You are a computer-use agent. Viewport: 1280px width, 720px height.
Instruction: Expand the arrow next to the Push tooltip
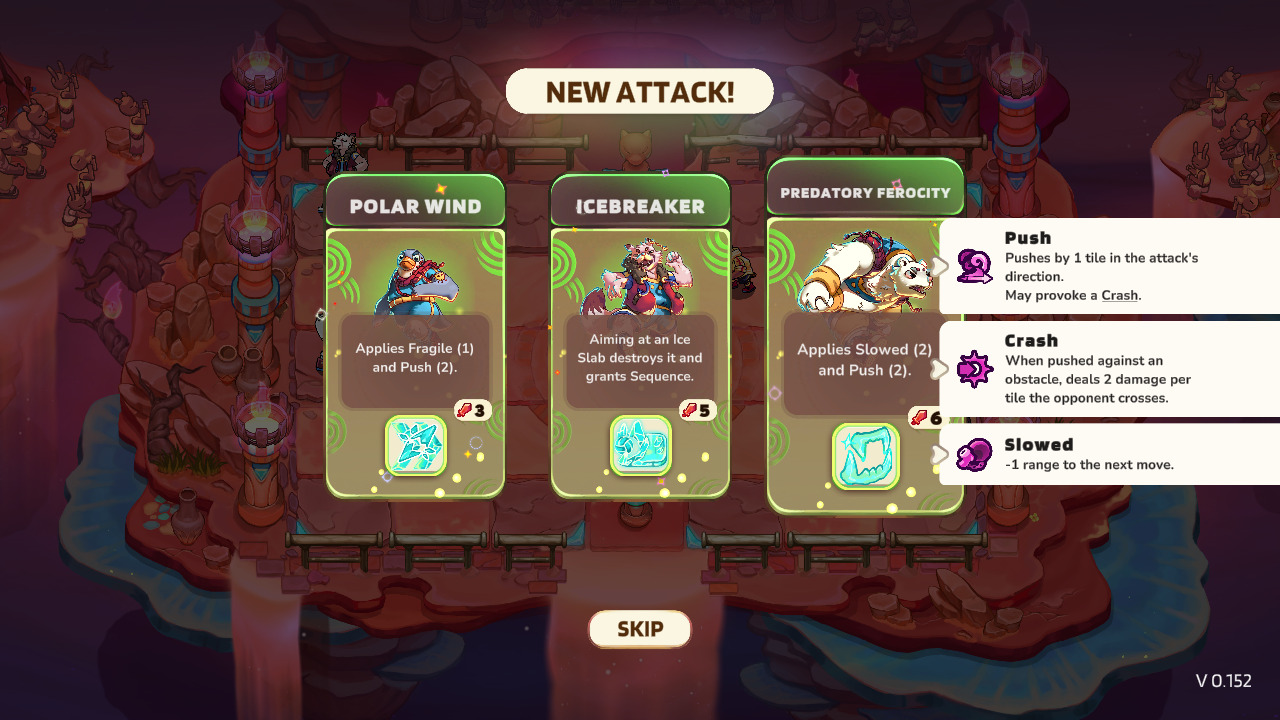click(940, 267)
